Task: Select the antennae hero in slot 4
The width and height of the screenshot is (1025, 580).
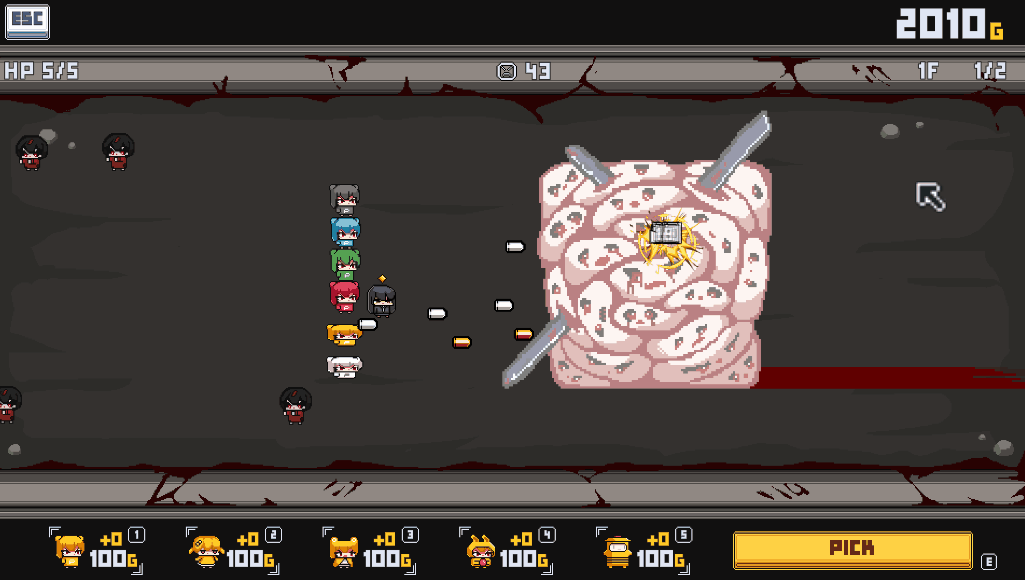Action: (x=480, y=550)
